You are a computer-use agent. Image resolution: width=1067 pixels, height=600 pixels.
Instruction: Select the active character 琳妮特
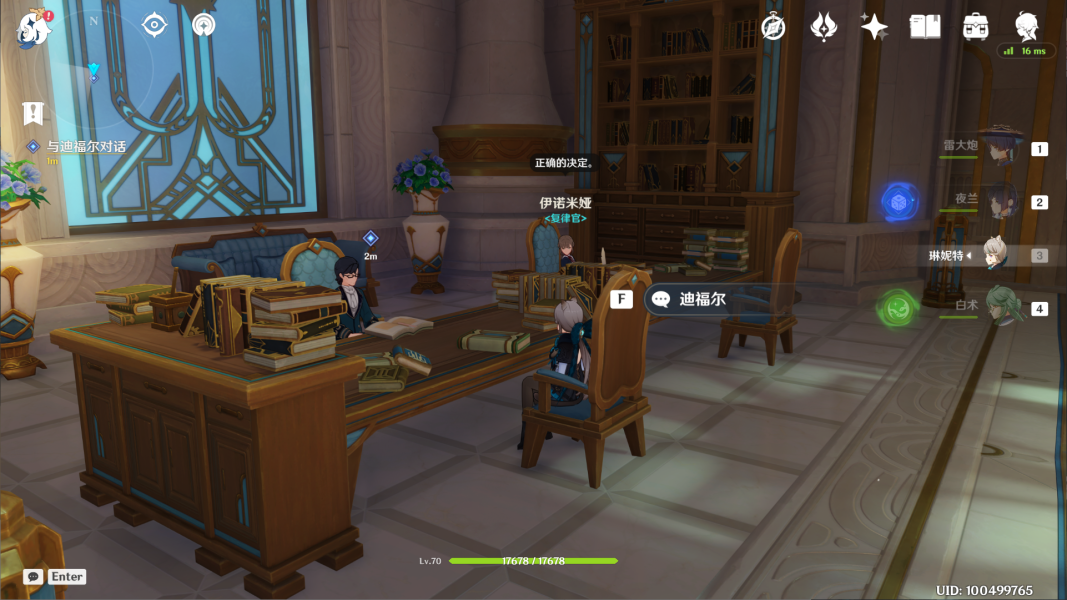tap(993, 255)
